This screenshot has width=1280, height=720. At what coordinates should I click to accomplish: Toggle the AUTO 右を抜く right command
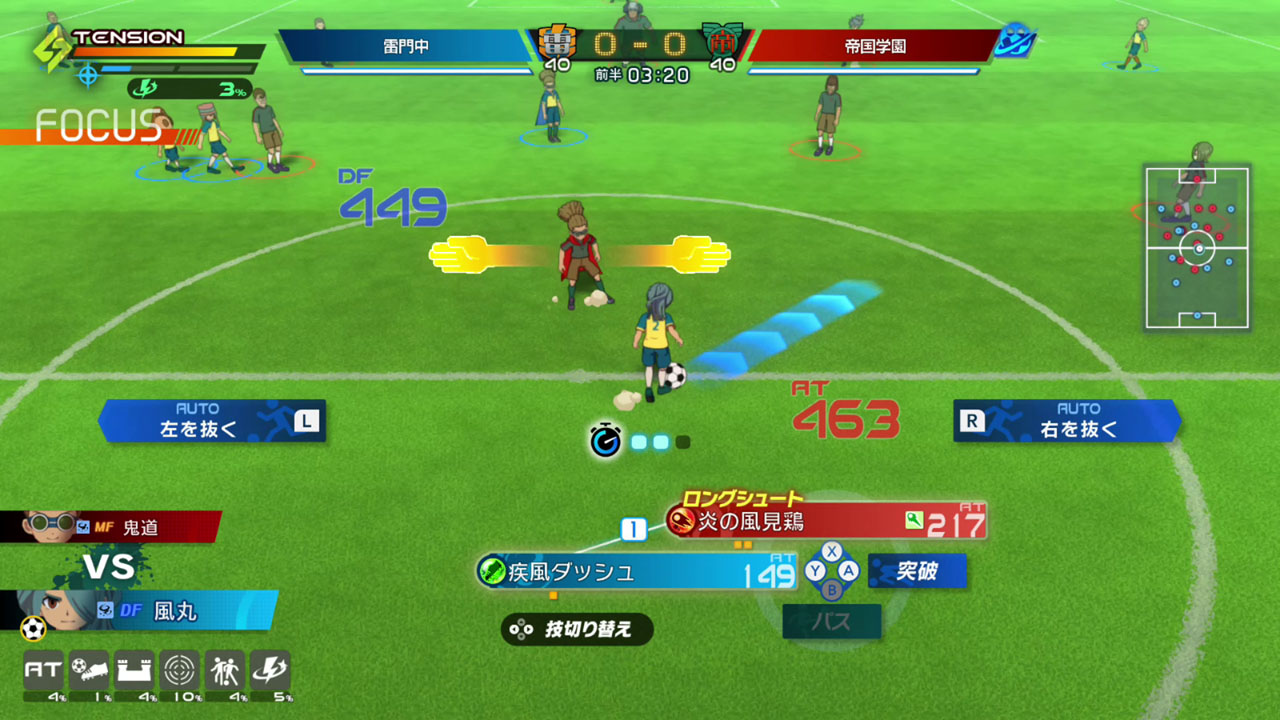(x=1068, y=421)
